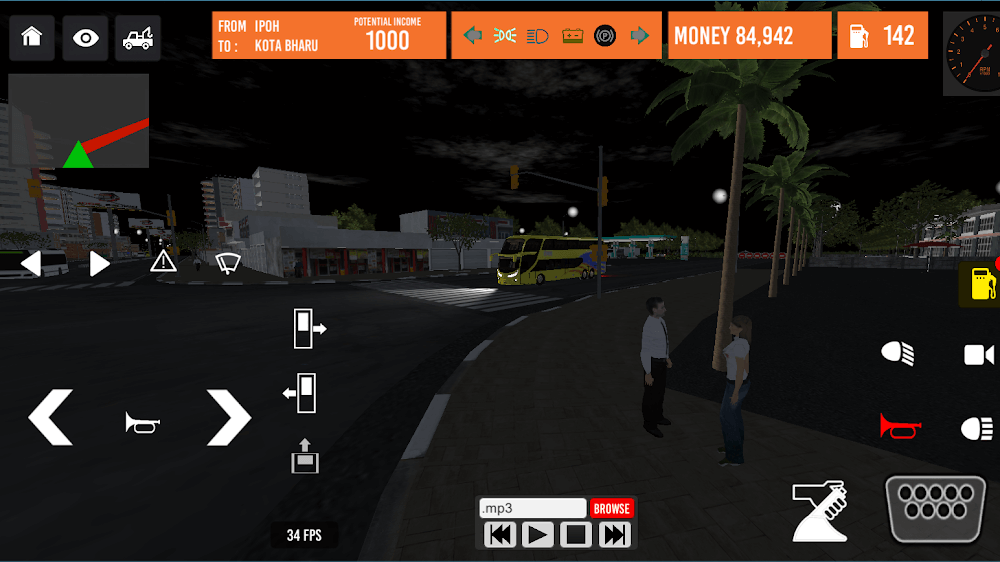Tap the yellow fuel pump icon
This screenshot has width=1000, height=562.
981,285
